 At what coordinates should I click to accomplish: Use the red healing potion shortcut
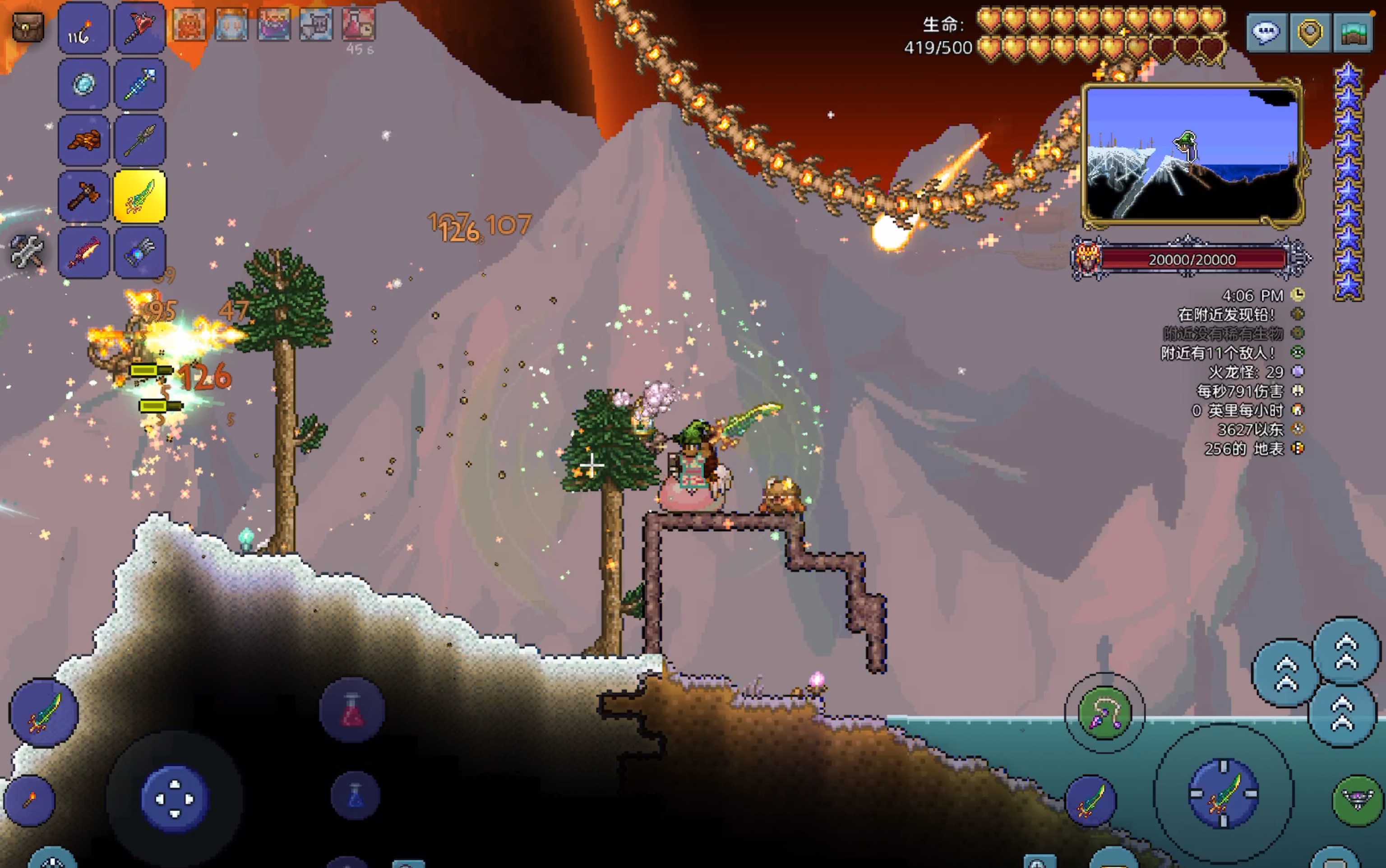point(352,711)
